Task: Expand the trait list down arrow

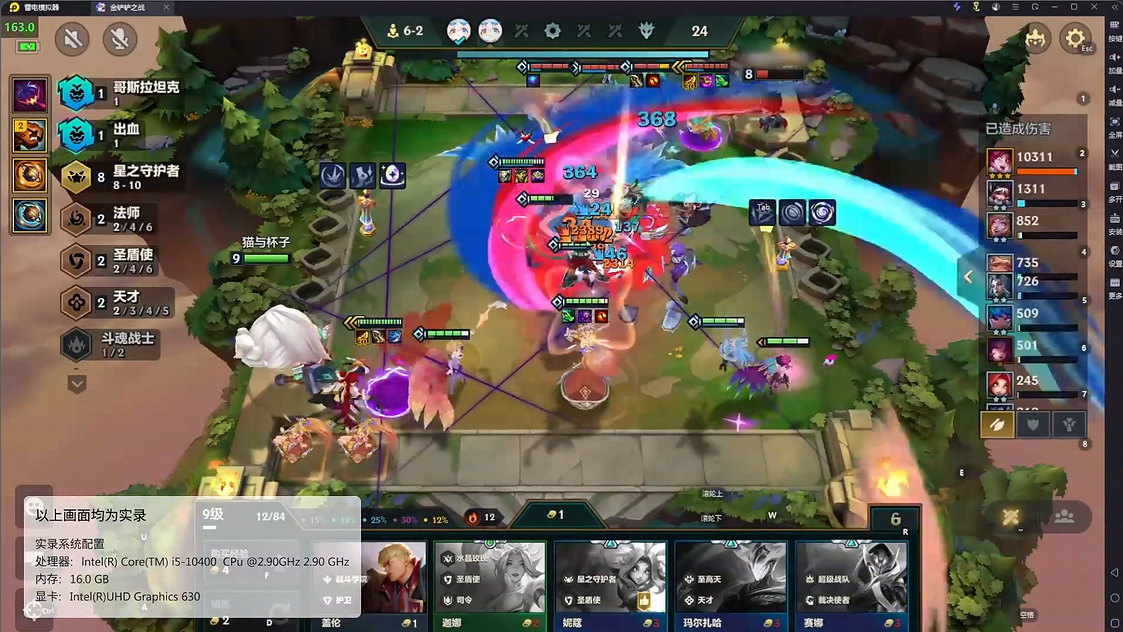Action: 77,383
